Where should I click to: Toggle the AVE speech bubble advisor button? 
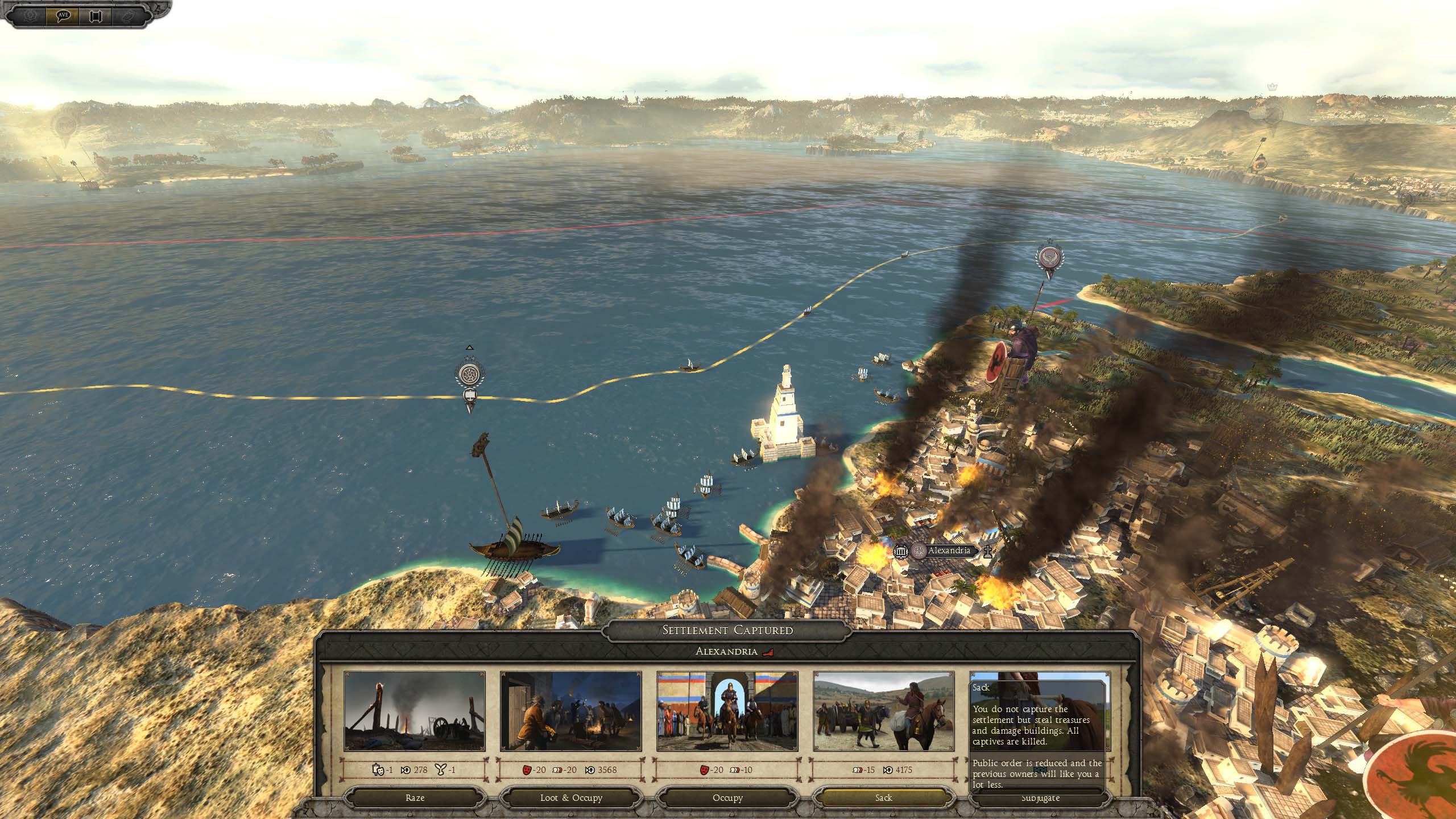pos(63,15)
